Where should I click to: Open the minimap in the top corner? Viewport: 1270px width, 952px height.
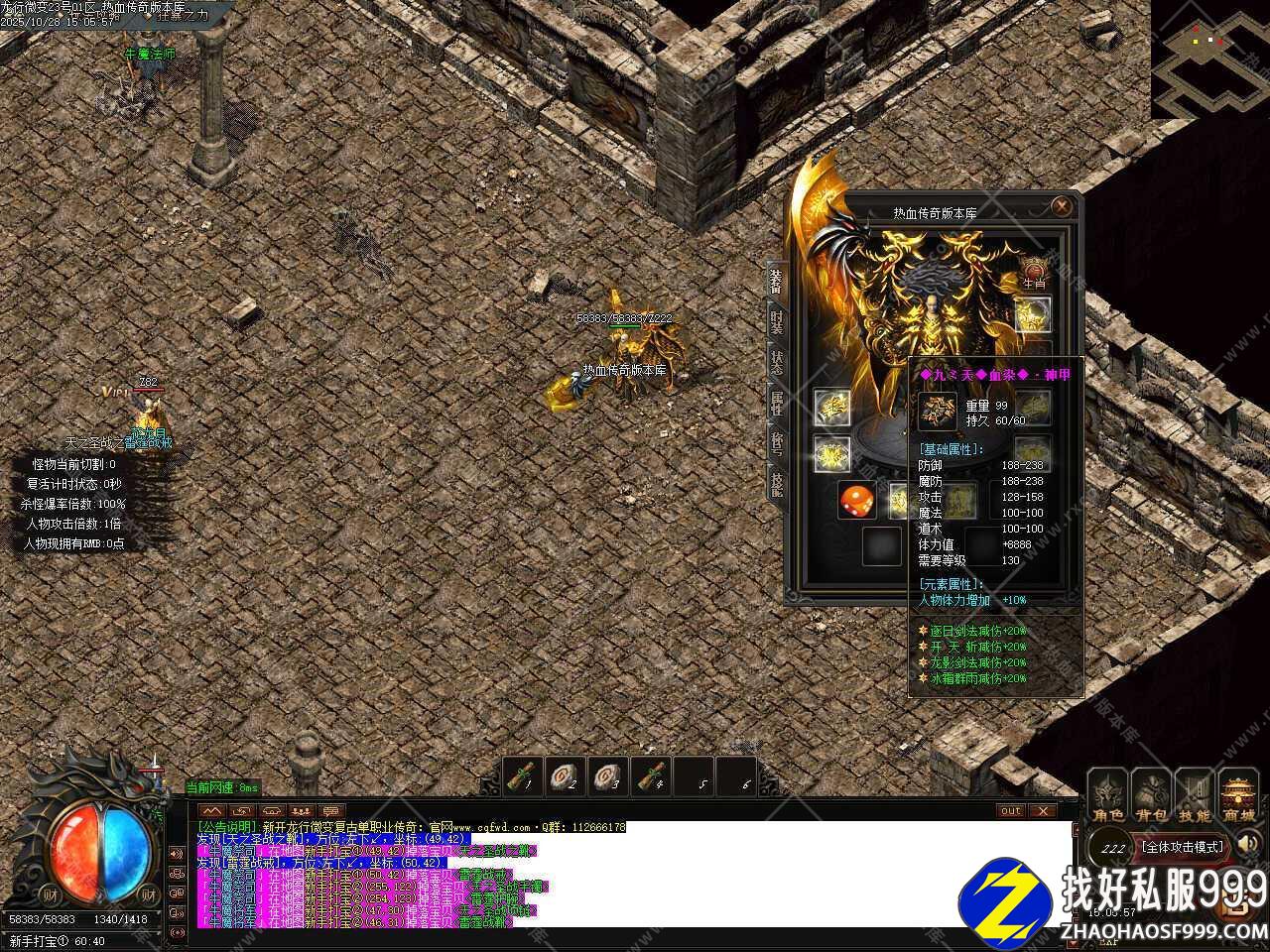[1209, 58]
